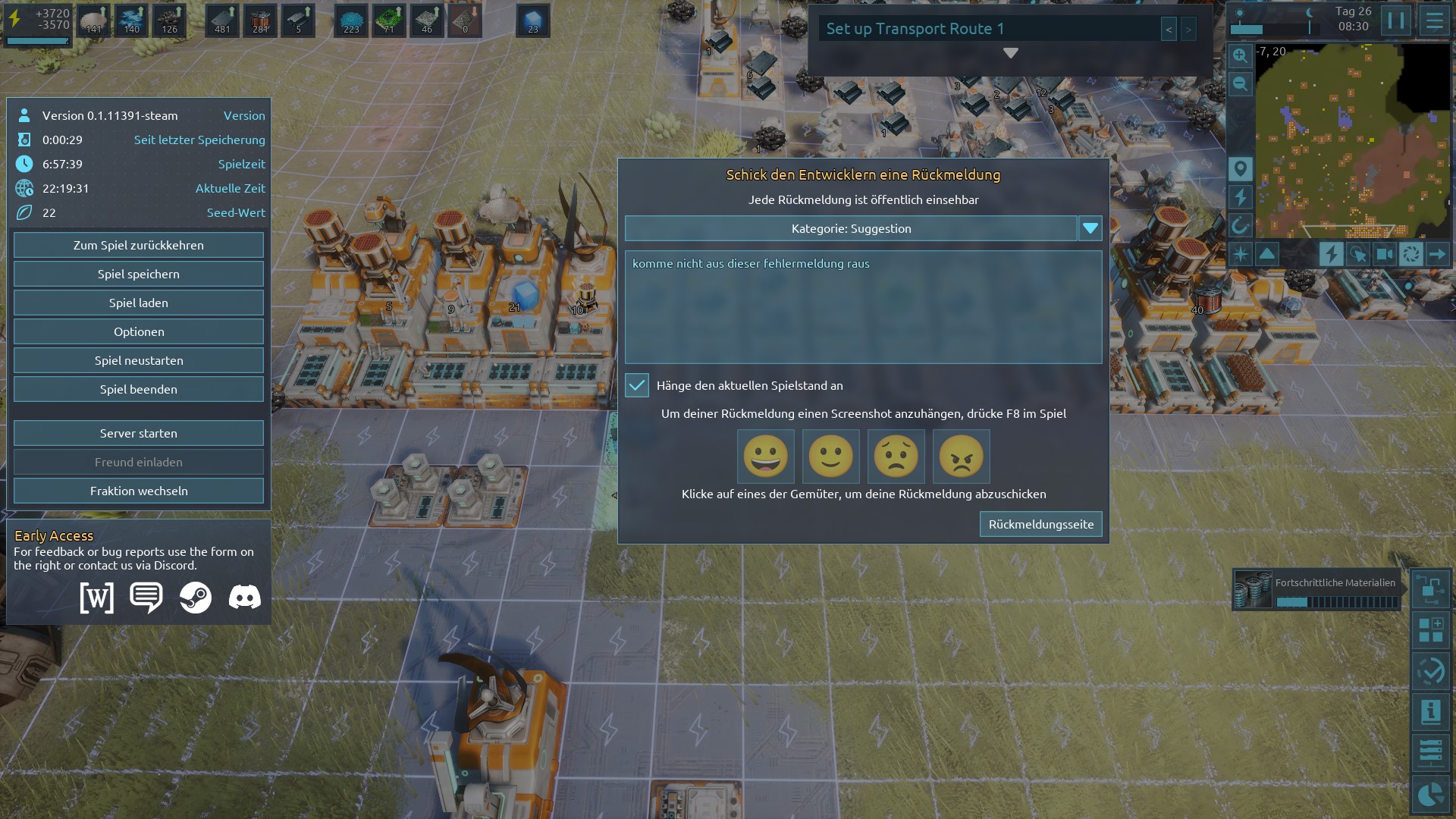Click Spiel speichern to save game

pos(139,274)
